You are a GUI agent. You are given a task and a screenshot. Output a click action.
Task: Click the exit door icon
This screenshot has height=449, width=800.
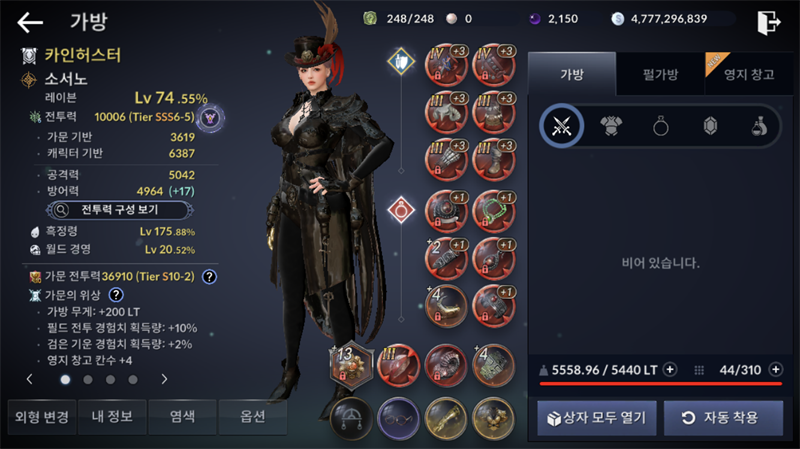pos(768,21)
